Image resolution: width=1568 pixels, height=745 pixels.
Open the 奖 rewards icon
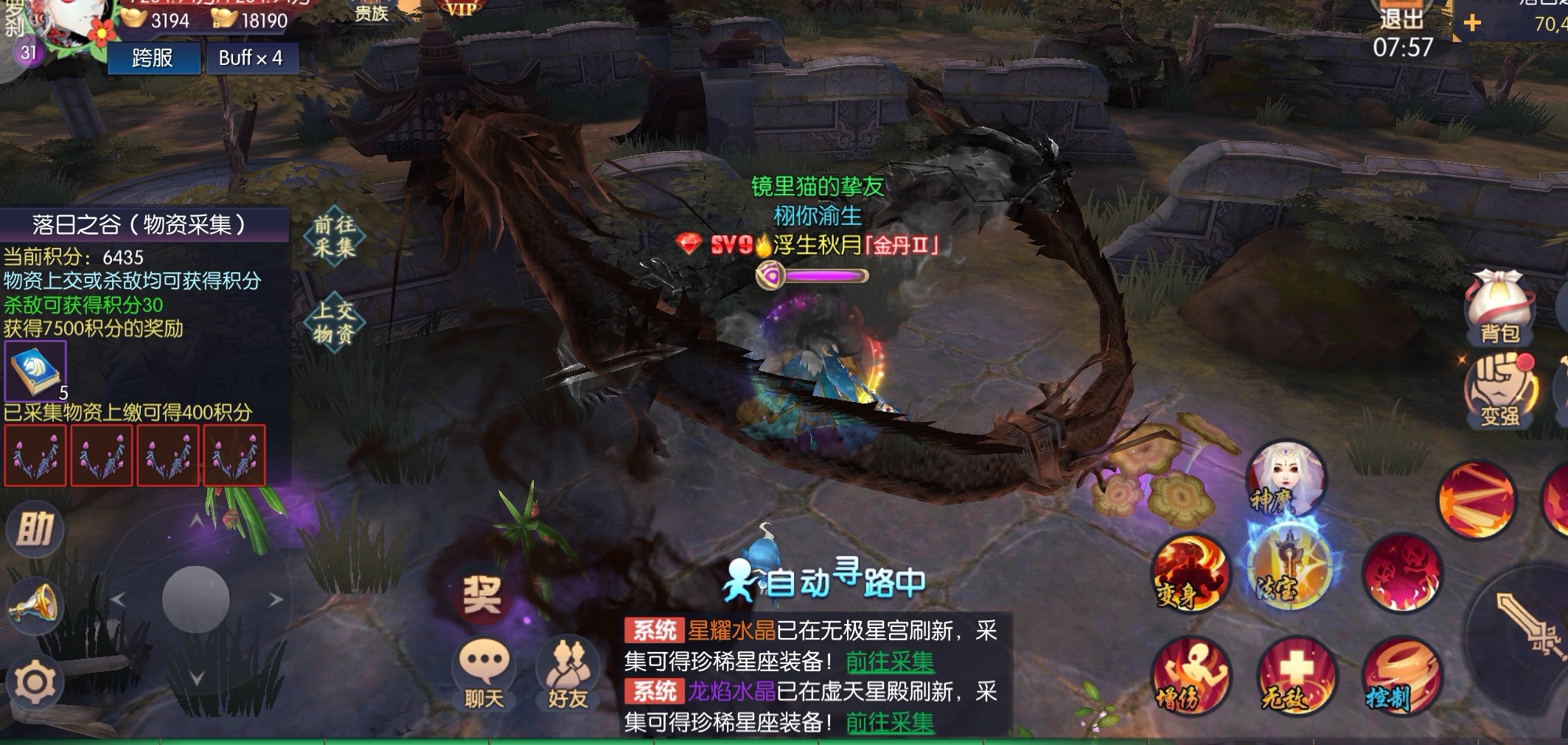click(x=481, y=595)
